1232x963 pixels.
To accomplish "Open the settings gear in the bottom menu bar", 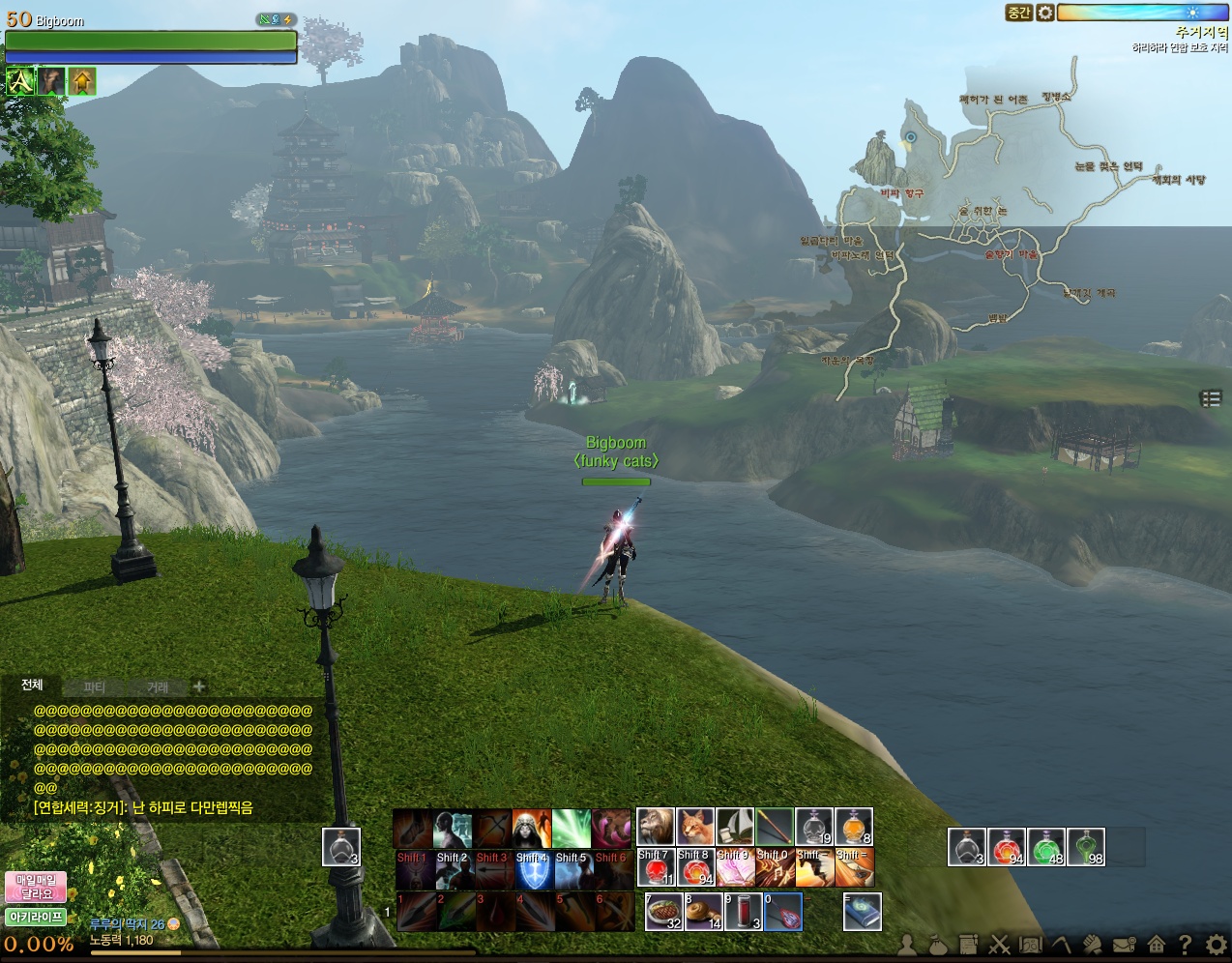I will click(1217, 944).
